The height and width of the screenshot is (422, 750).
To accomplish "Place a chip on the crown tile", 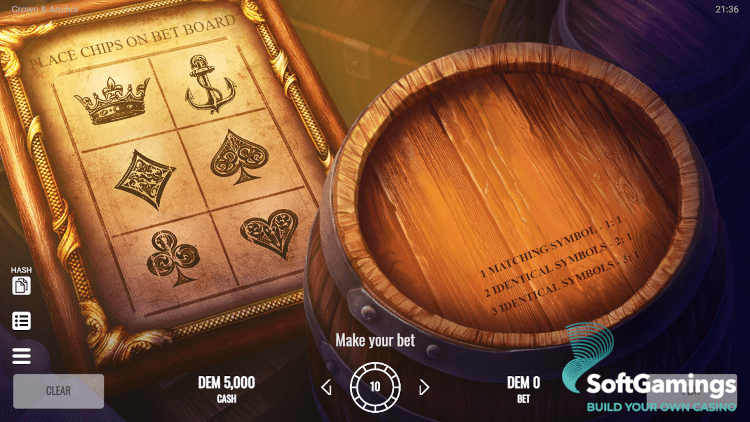I will 111,103.
